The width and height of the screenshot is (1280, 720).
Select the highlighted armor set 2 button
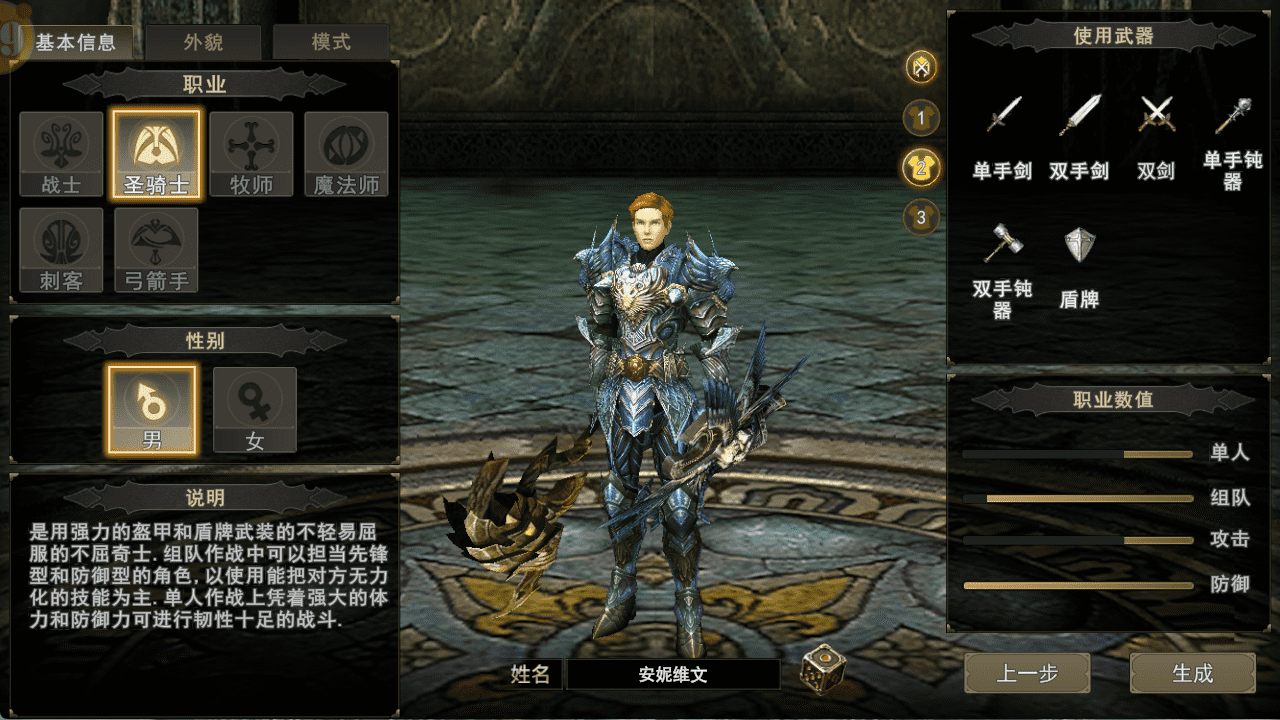(x=922, y=167)
